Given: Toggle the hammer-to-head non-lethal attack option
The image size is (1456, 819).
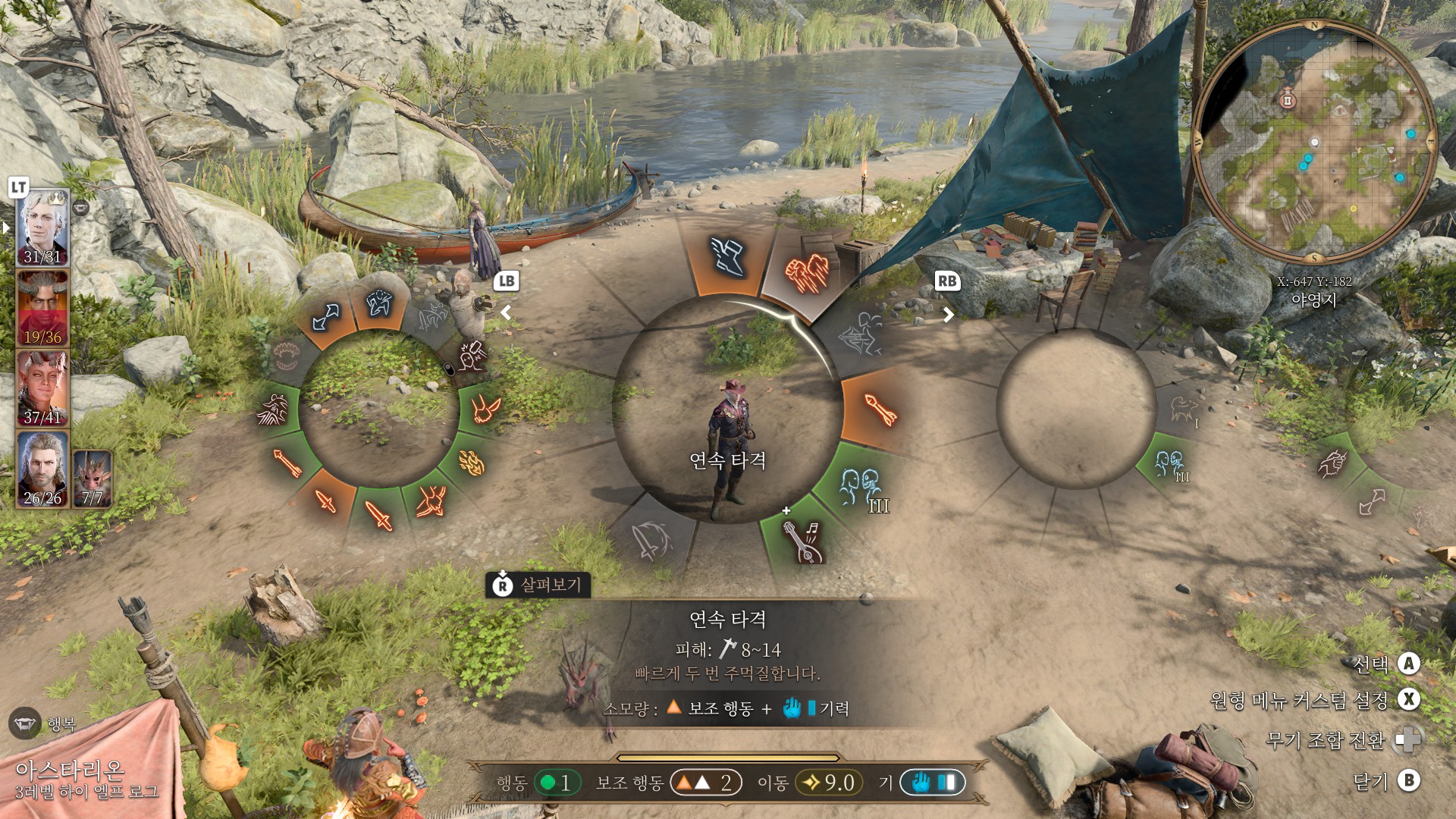Looking at the screenshot, I should coord(472,355).
